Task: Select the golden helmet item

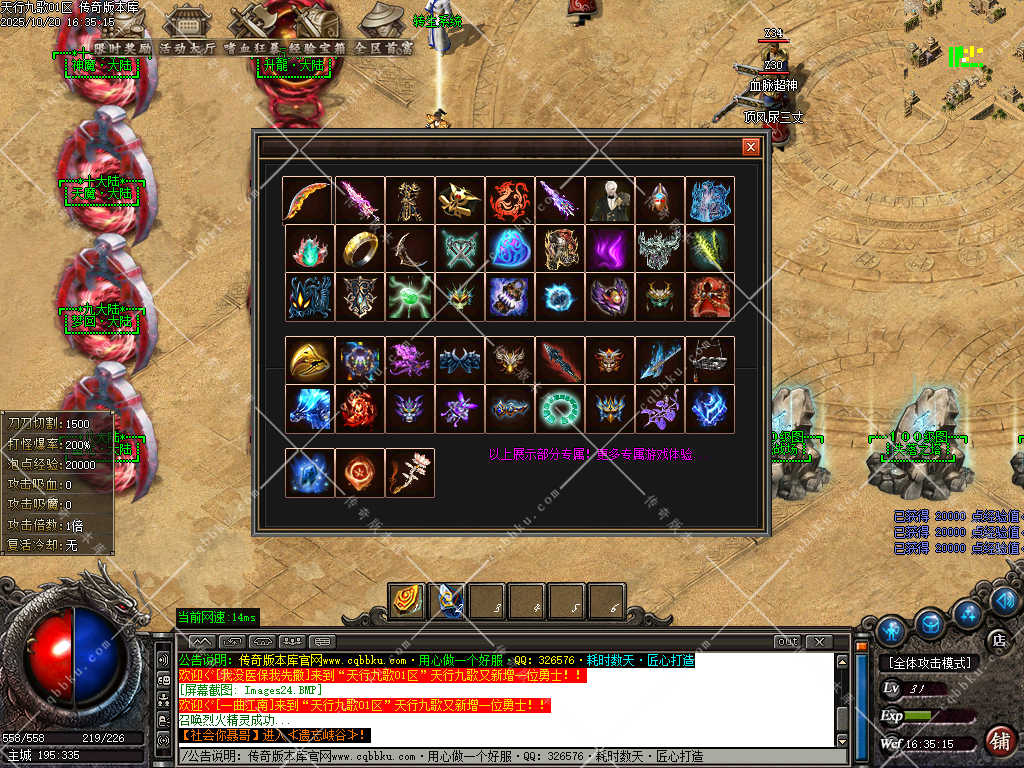Action: pos(310,360)
